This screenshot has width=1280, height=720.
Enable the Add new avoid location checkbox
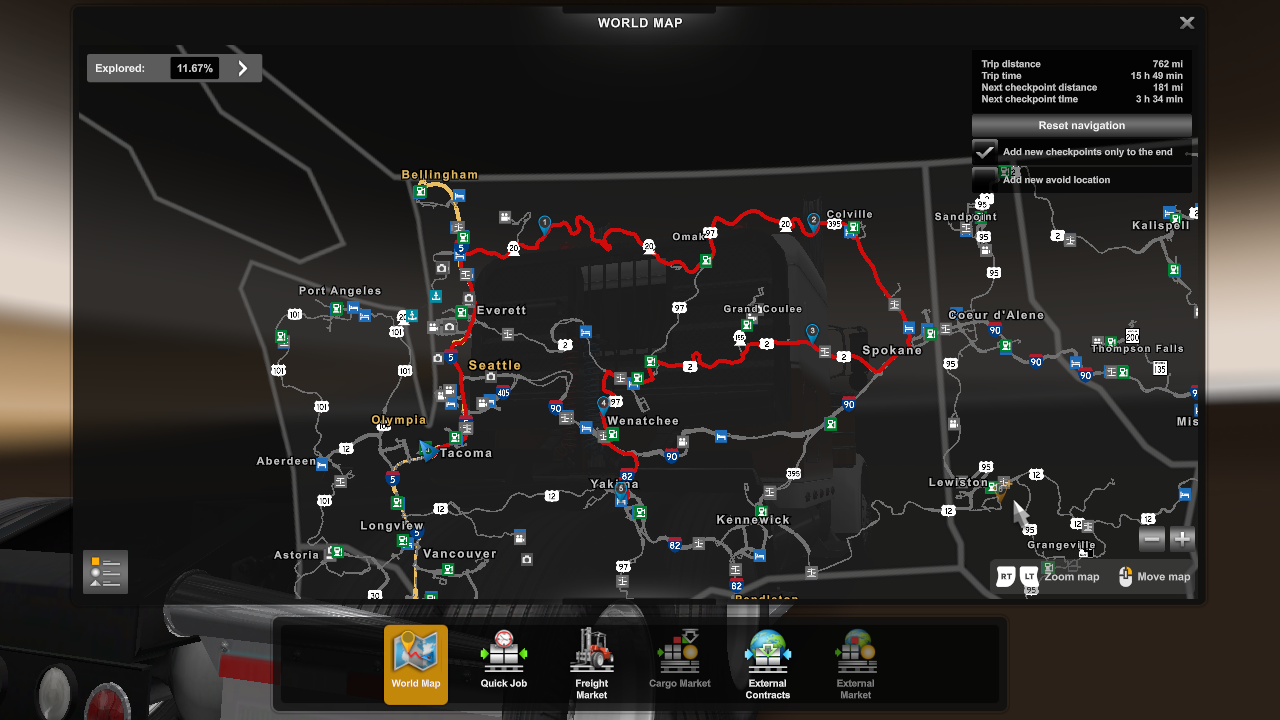tap(985, 179)
